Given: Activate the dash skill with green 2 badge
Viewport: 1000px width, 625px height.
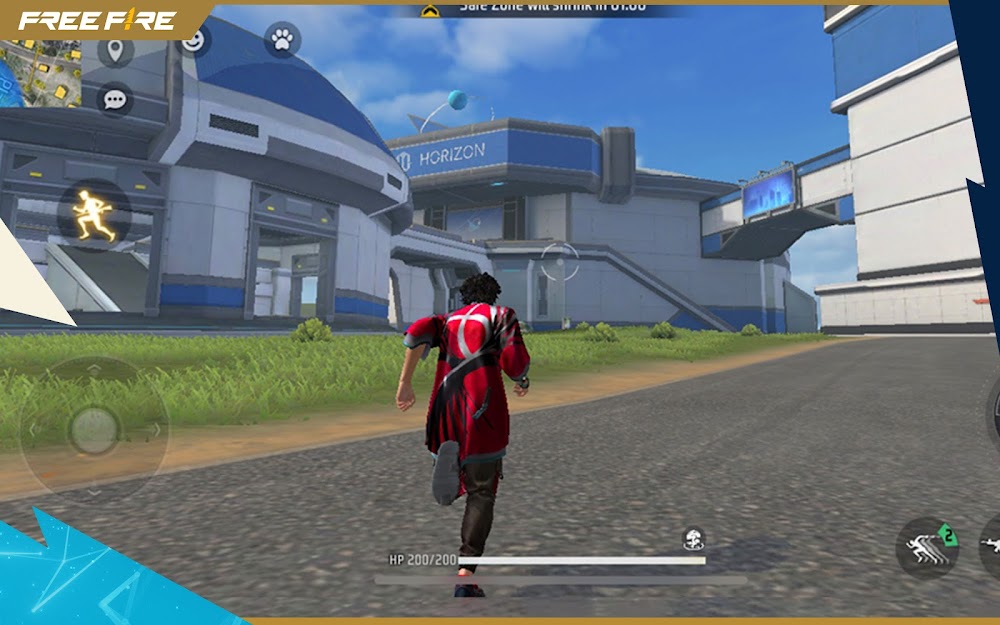Looking at the screenshot, I should [x=927, y=547].
